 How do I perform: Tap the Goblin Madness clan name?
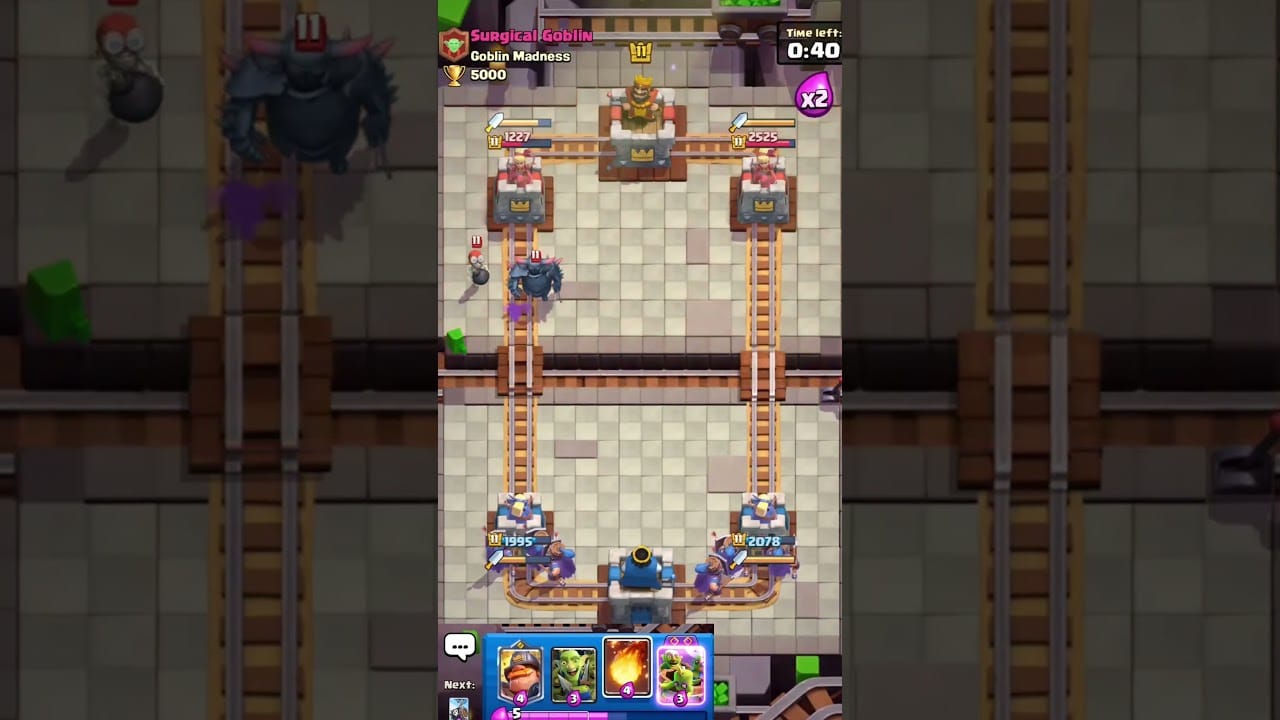(x=520, y=56)
